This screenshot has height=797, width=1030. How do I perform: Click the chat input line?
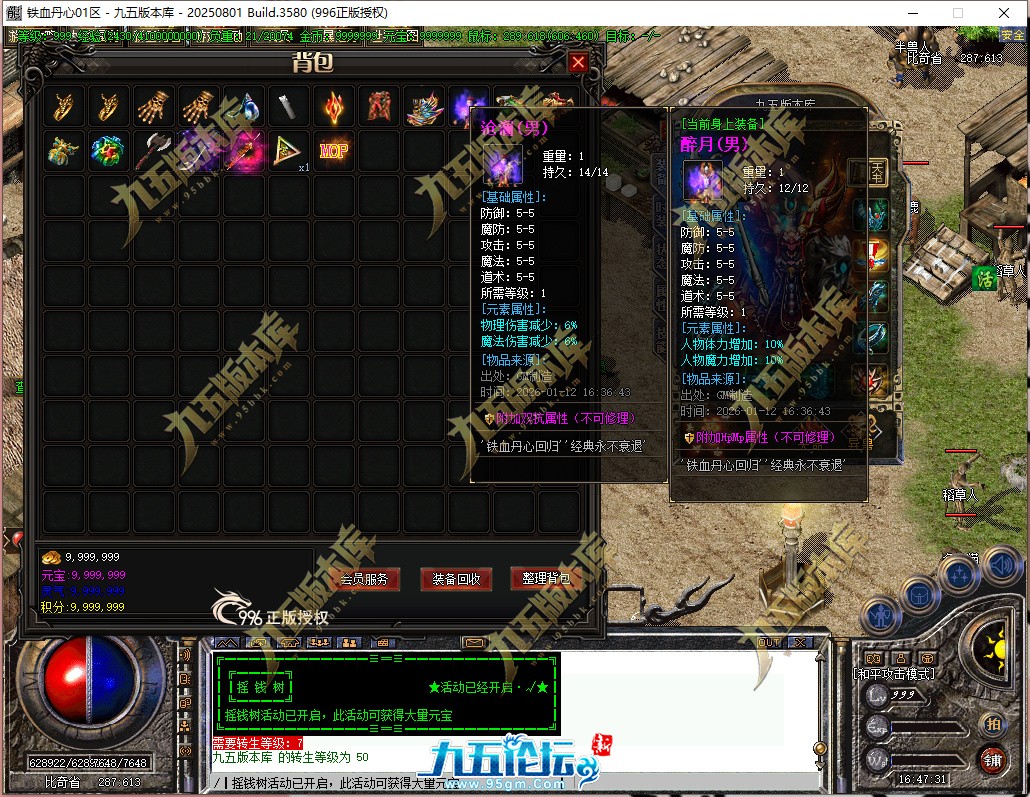tap(500, 783)
